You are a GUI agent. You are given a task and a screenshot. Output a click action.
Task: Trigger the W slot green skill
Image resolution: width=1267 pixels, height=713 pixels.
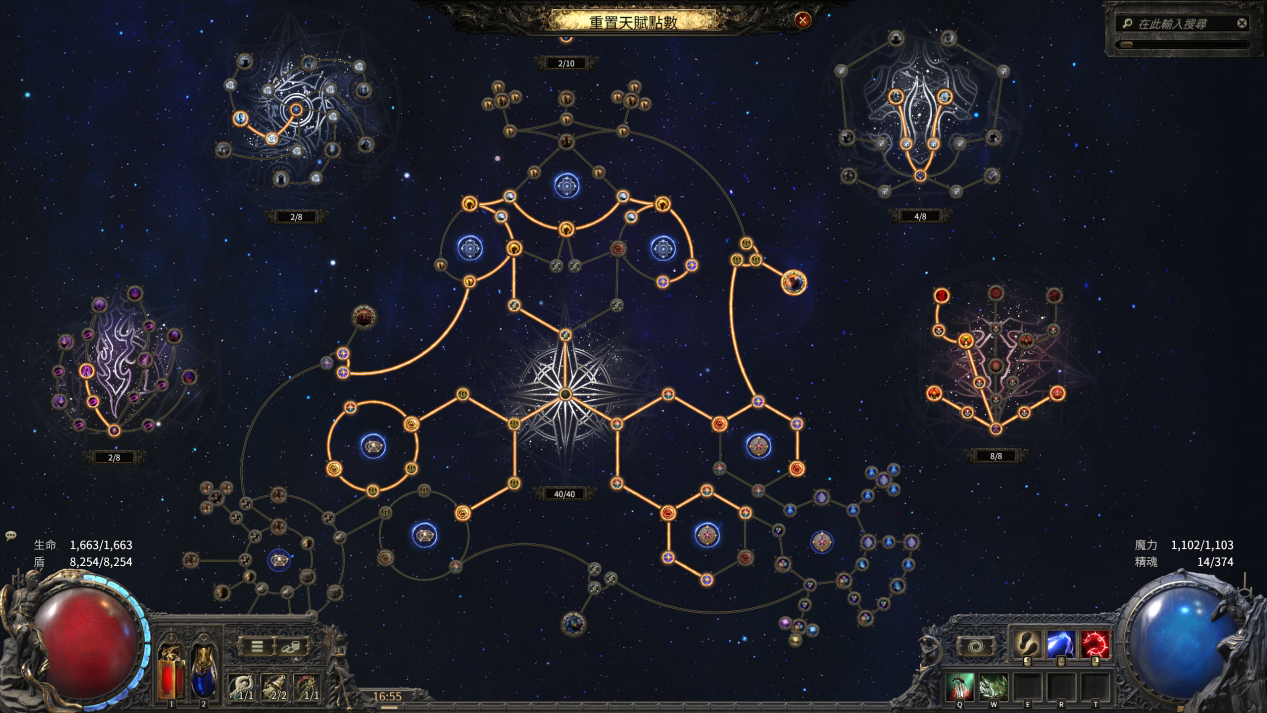coord(993,686)
